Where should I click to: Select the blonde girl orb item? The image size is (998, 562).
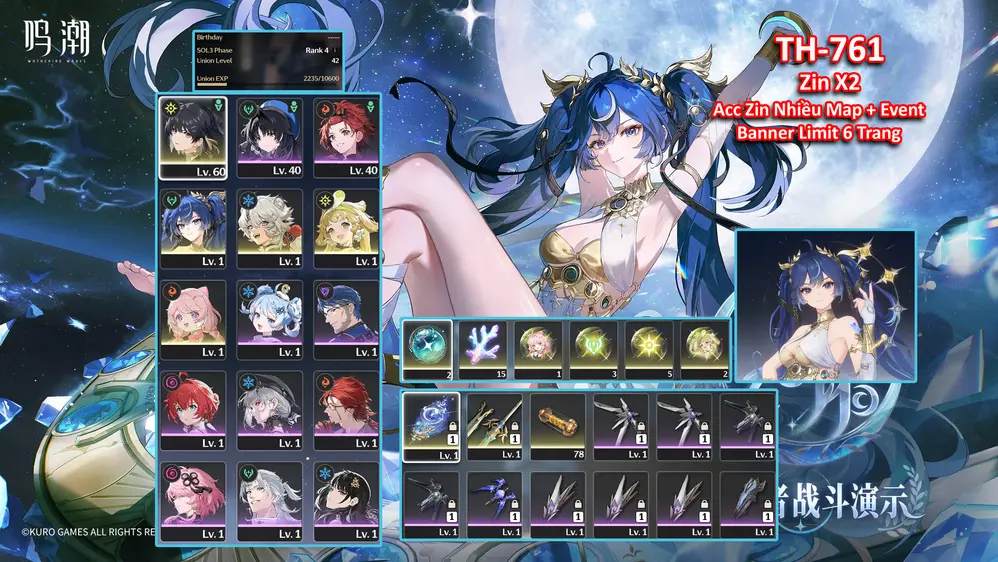point(706,349)
